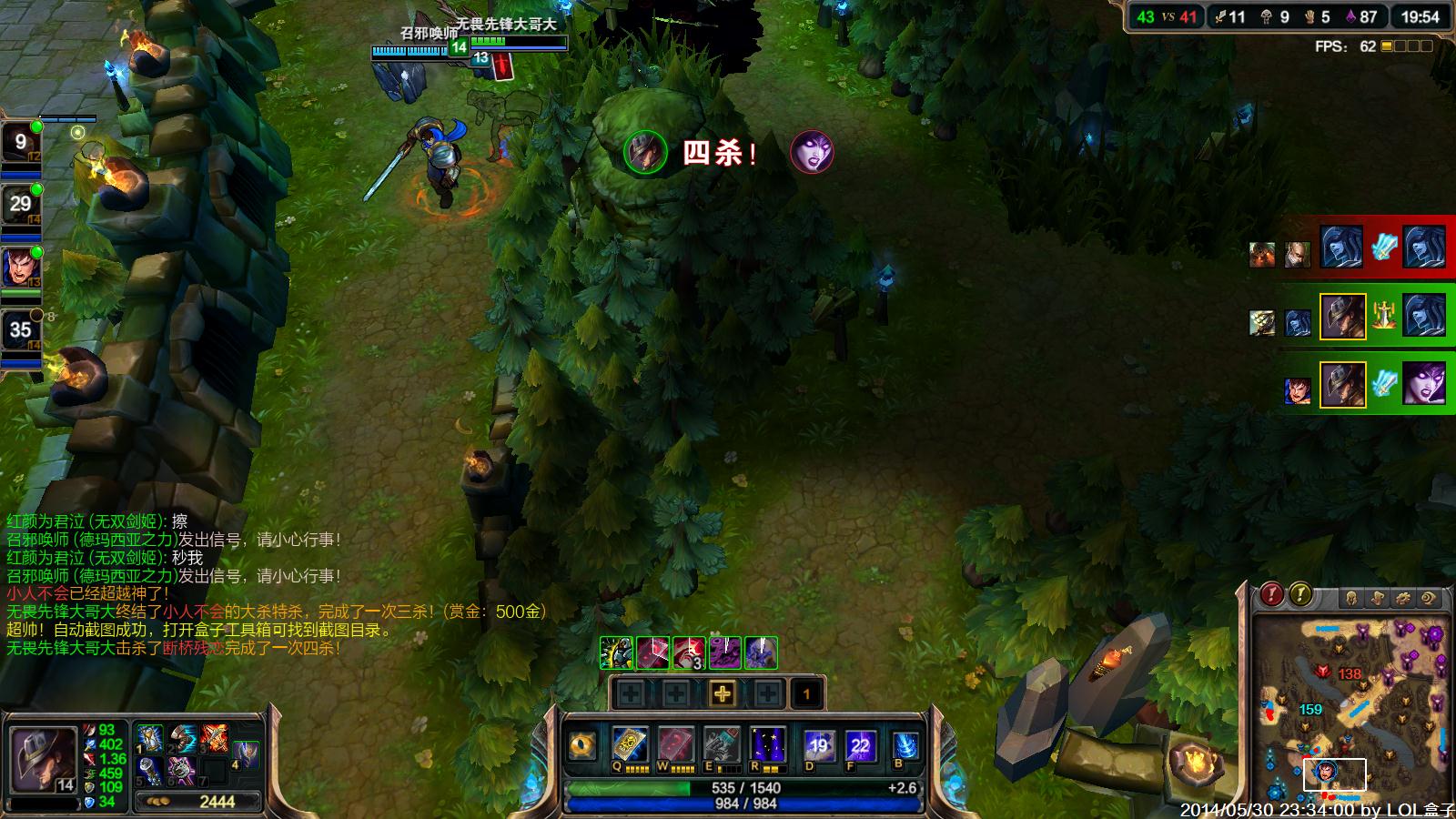Select the Stacked Deck E ability icon
Viewport: 1456px width, 819px height.
[x=722, y=744]
